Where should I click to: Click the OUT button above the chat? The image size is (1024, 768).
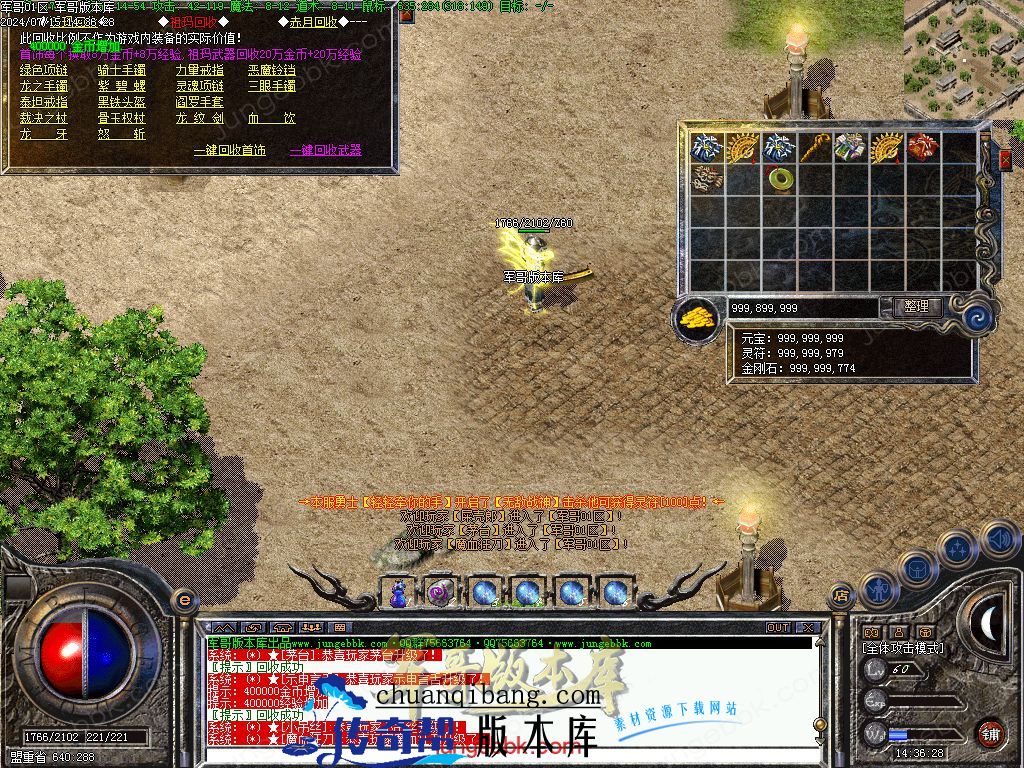[x=778, y=628]
